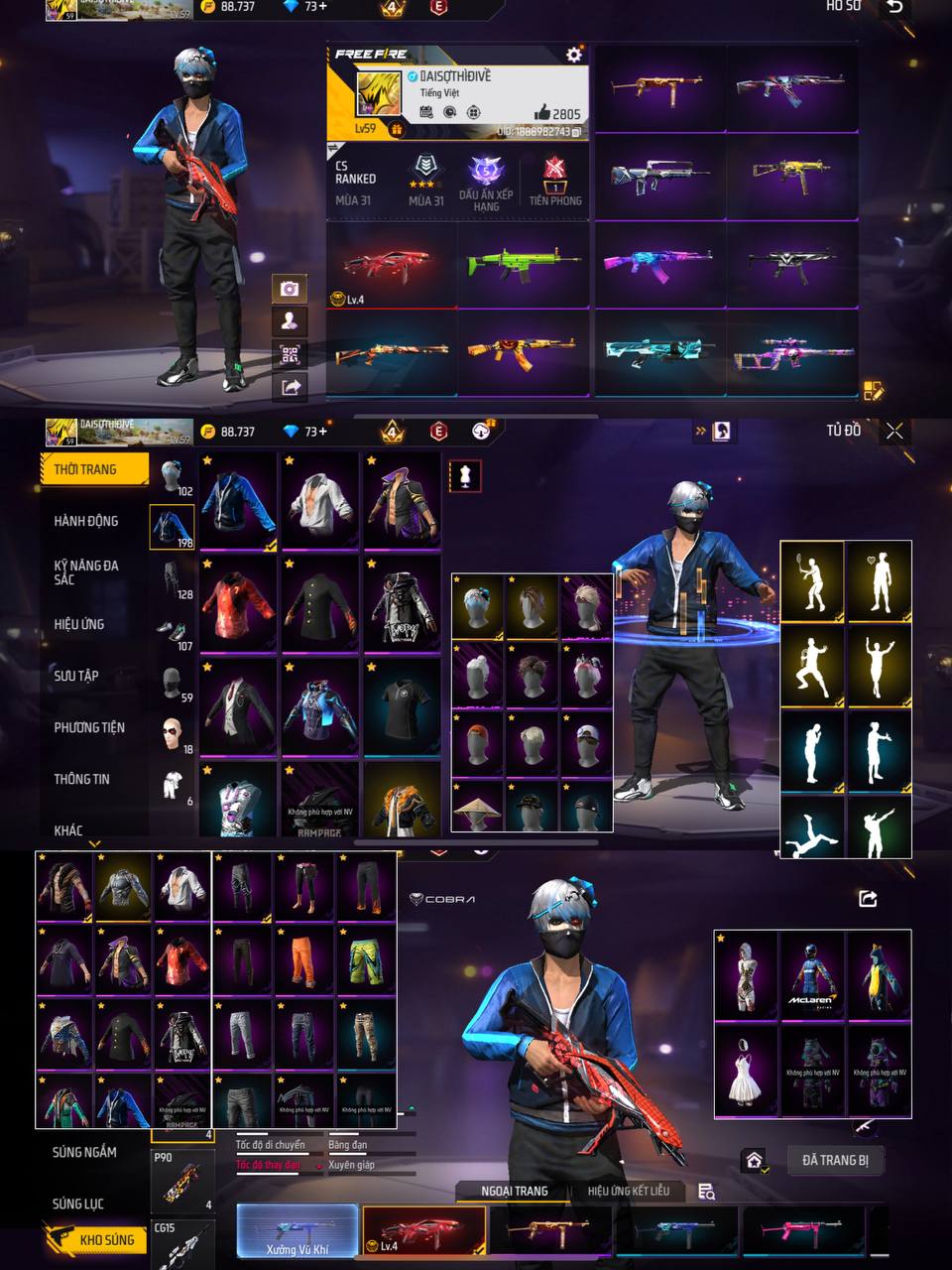
Task: Select the conical straw hat item
Action: 477,810
